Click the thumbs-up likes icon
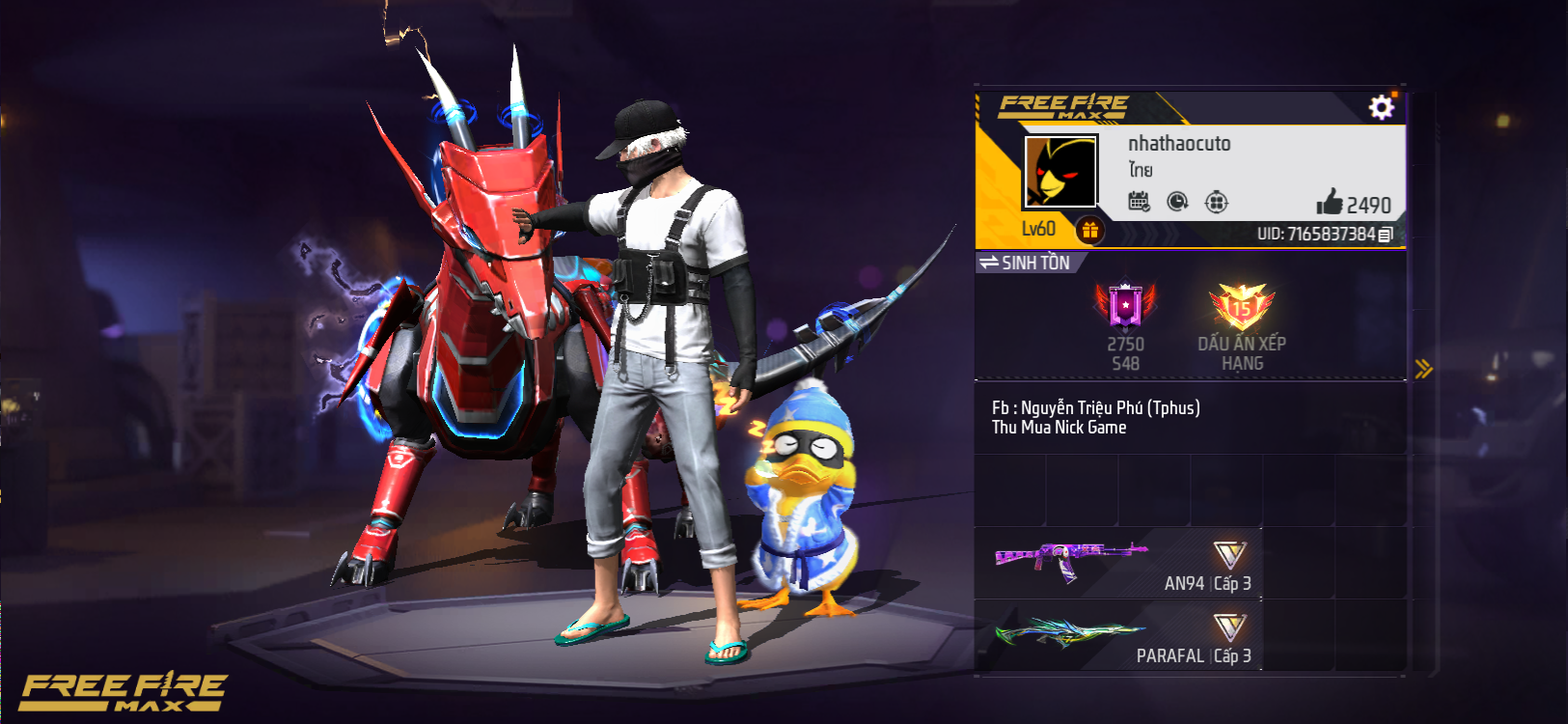Viewport: 1568px width, 724px height. [x=1334, y=205]
